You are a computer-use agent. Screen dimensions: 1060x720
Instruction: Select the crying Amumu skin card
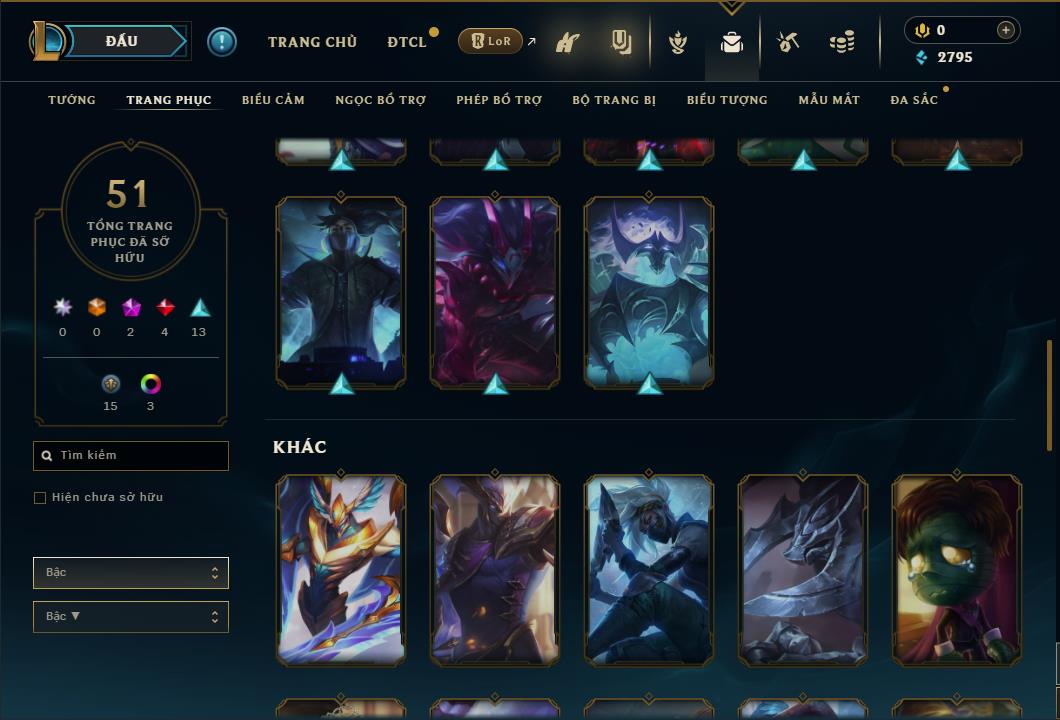[957, 570]
